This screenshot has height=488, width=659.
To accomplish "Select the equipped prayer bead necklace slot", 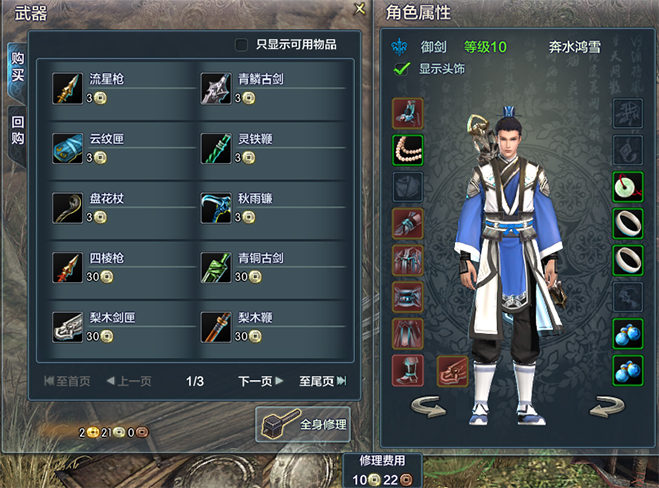I will pyautogui.click(x=408, y=150).
